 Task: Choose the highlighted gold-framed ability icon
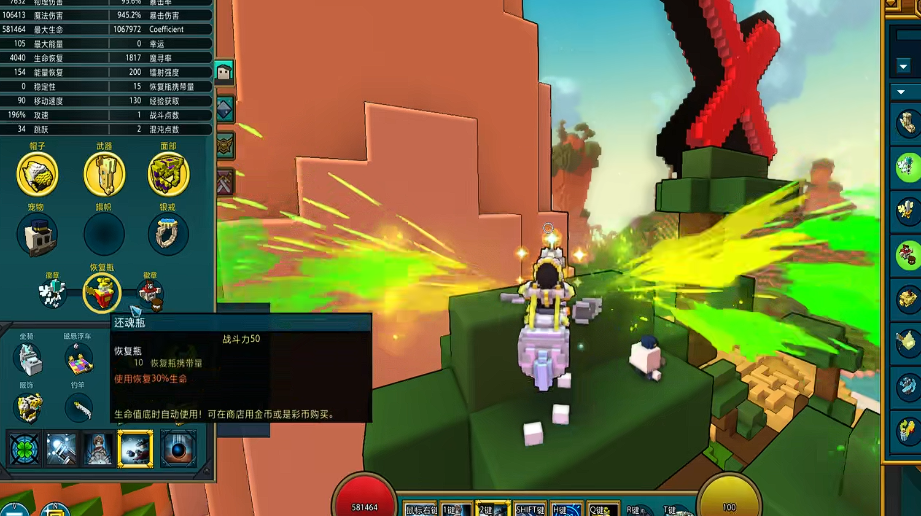tap(135, 449)
